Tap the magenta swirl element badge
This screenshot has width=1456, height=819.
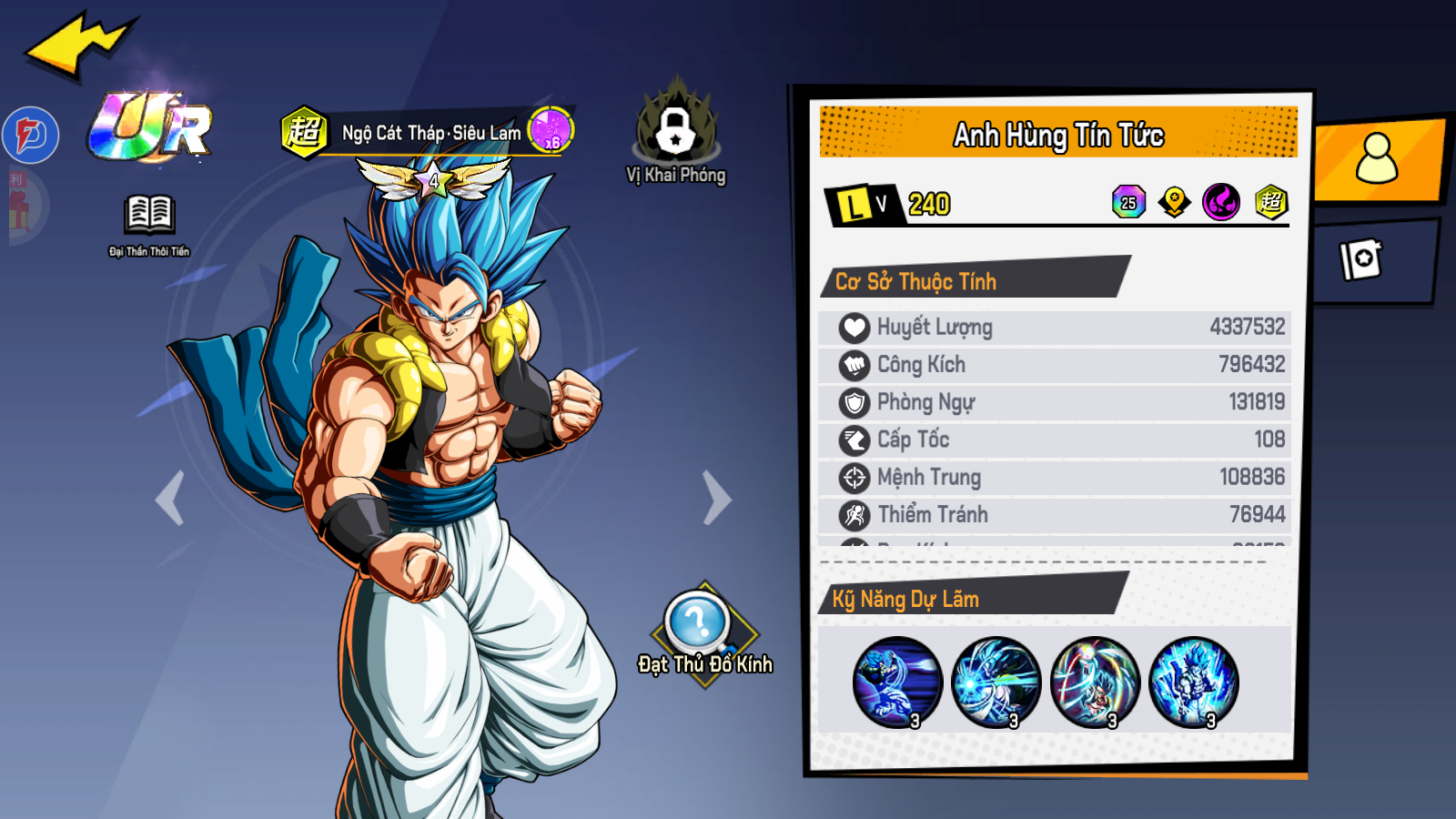tap(1221, 202)
